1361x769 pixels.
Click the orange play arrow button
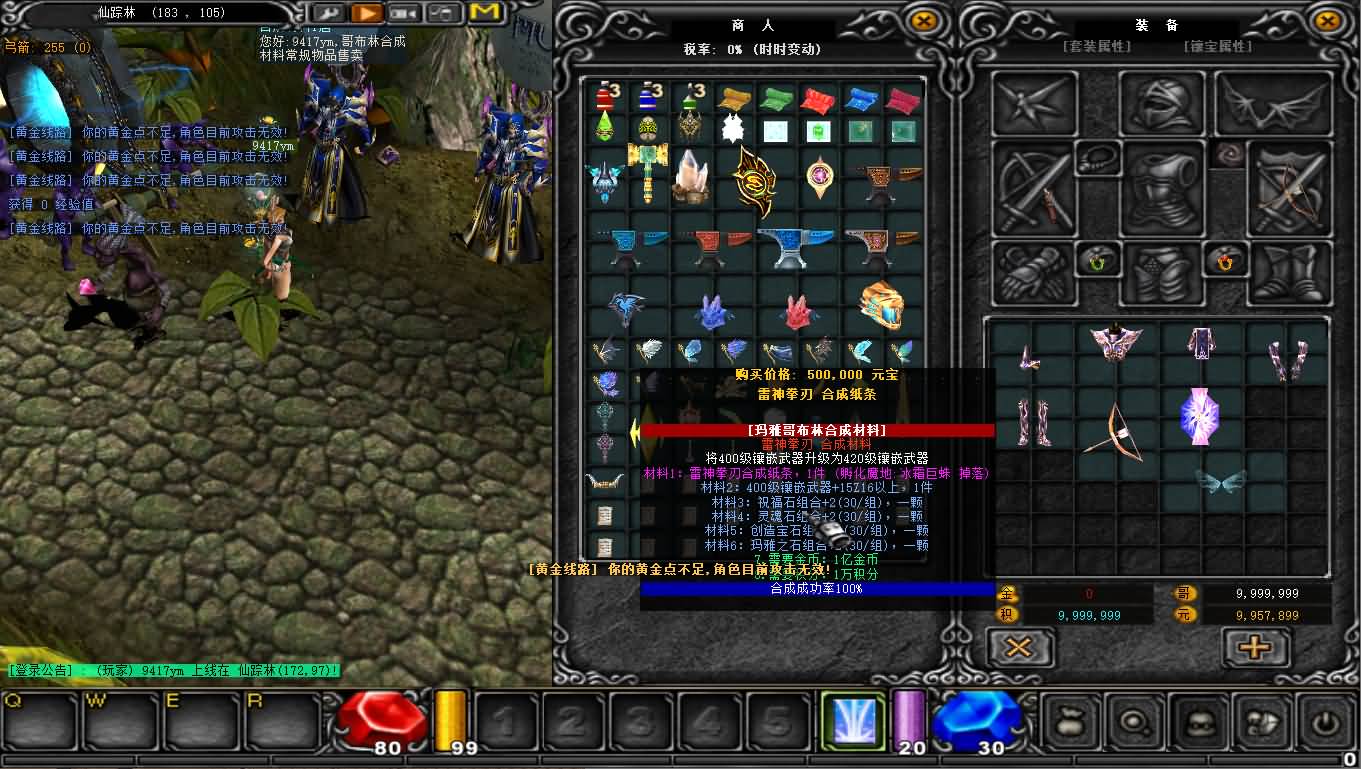click(367, 13)
